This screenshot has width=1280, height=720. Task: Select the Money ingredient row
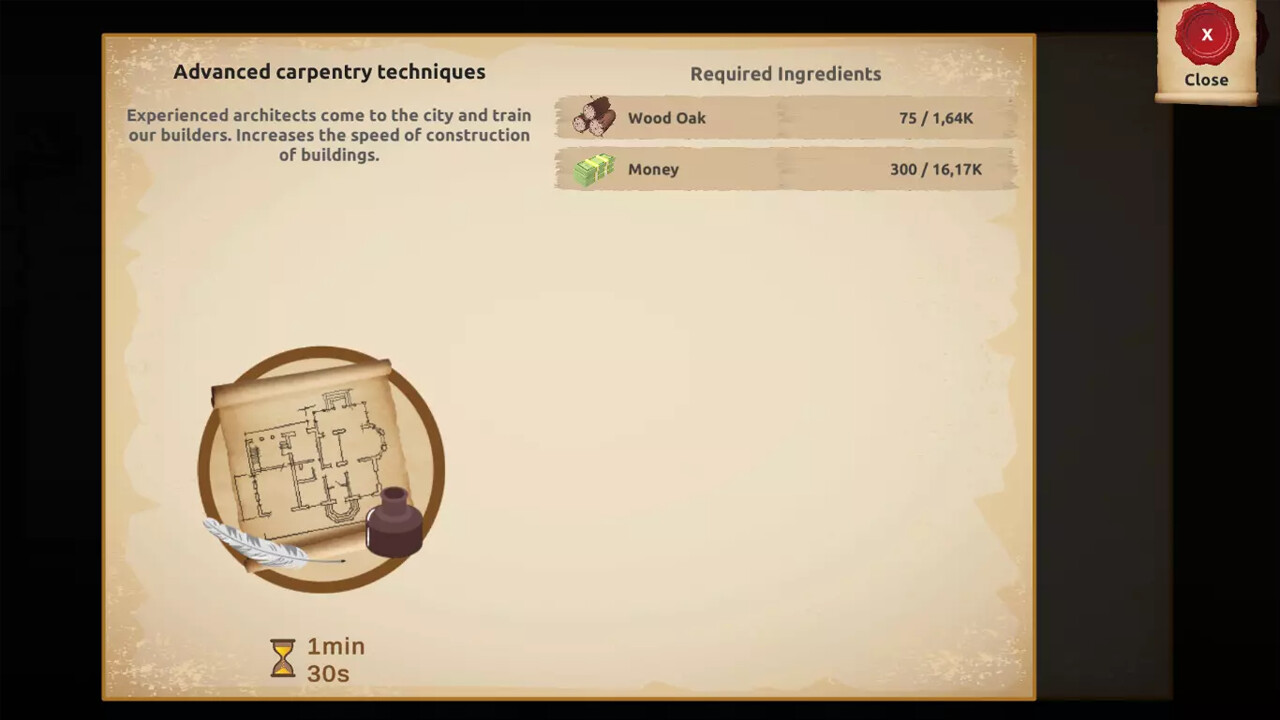pyautogui.click(x=785, y=169)
